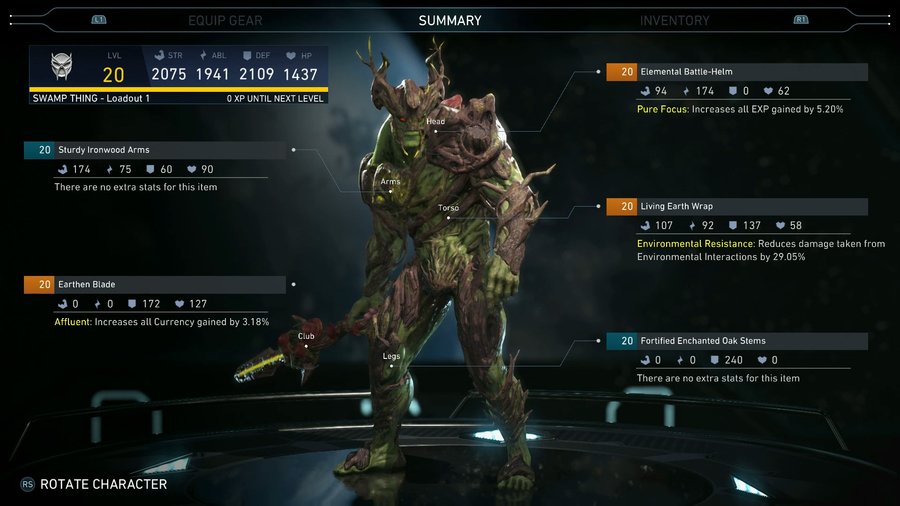
Task: Click the Swamp Thing Loadout 1 panel
Action: (178, 75)
